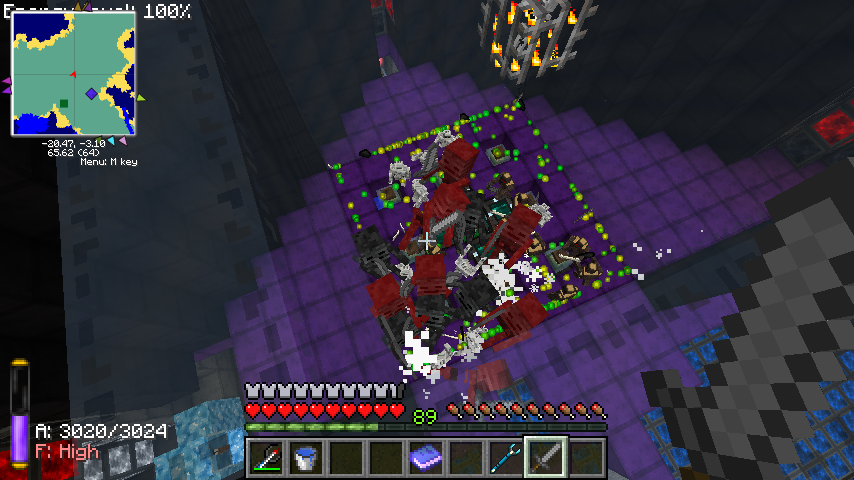
Task: Select the water bucket hotbar slot
Action: click(306, 458)
